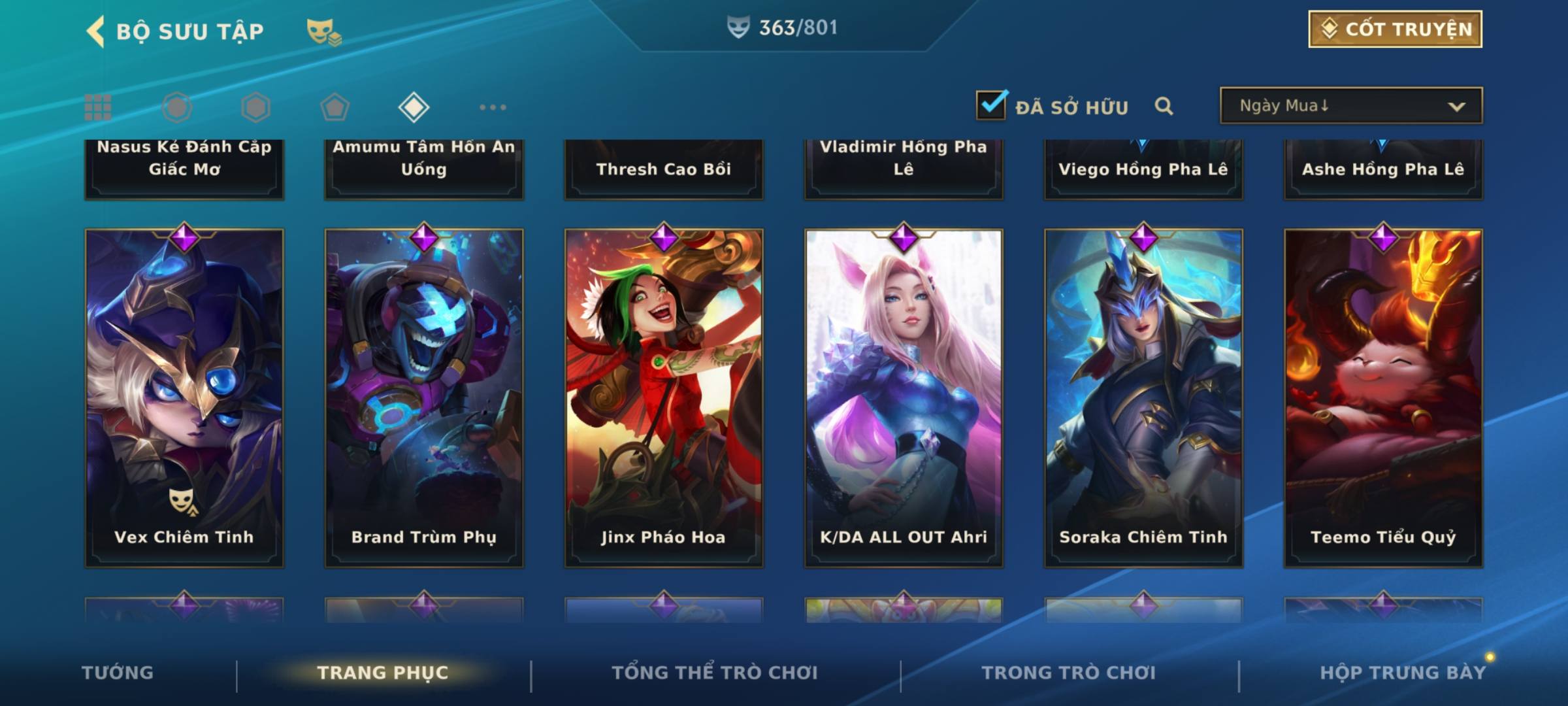Image resolution: width=1568 pixels, height=706 pixels.
Task: Open the skin search magnifier
Action: point(1164,106)
